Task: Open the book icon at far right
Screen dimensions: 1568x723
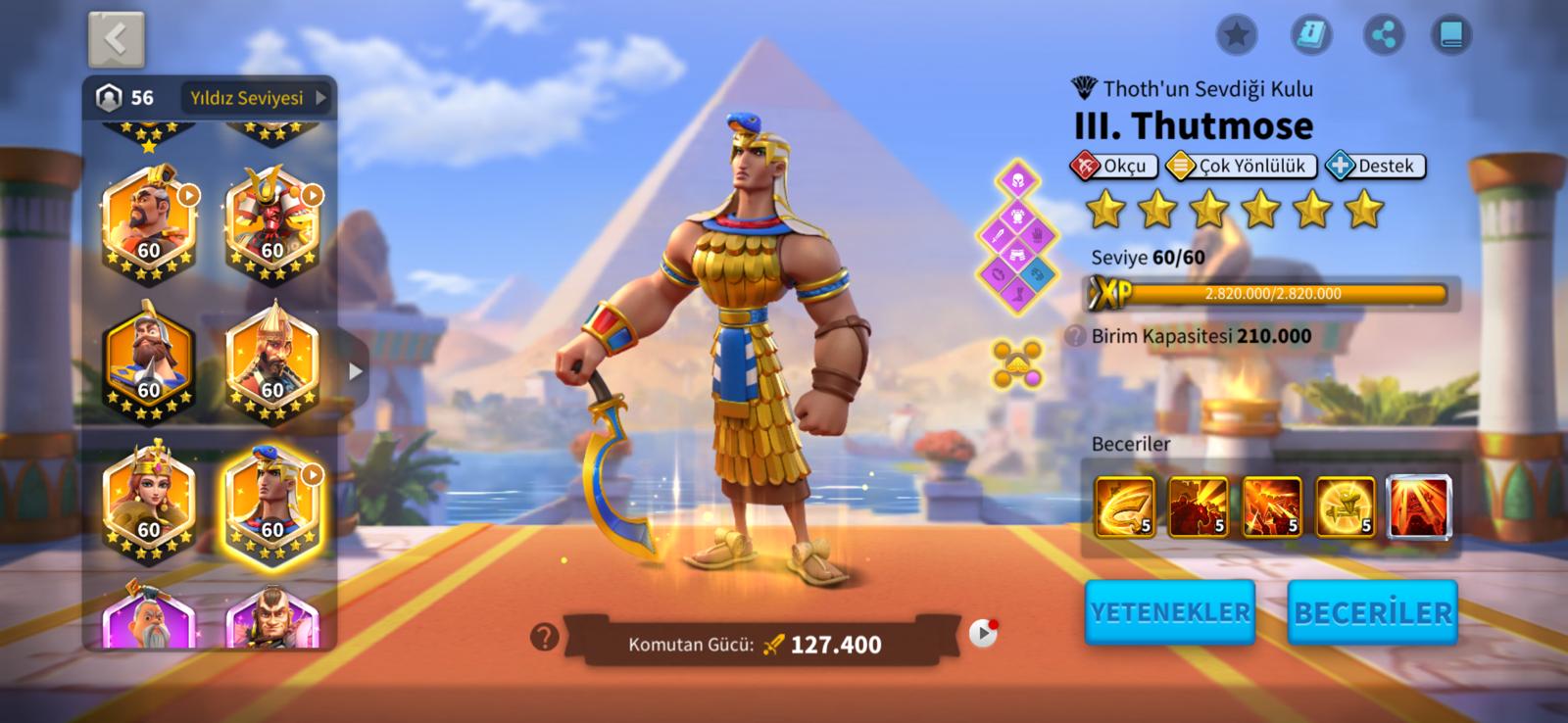Action: coord(1451,36)
